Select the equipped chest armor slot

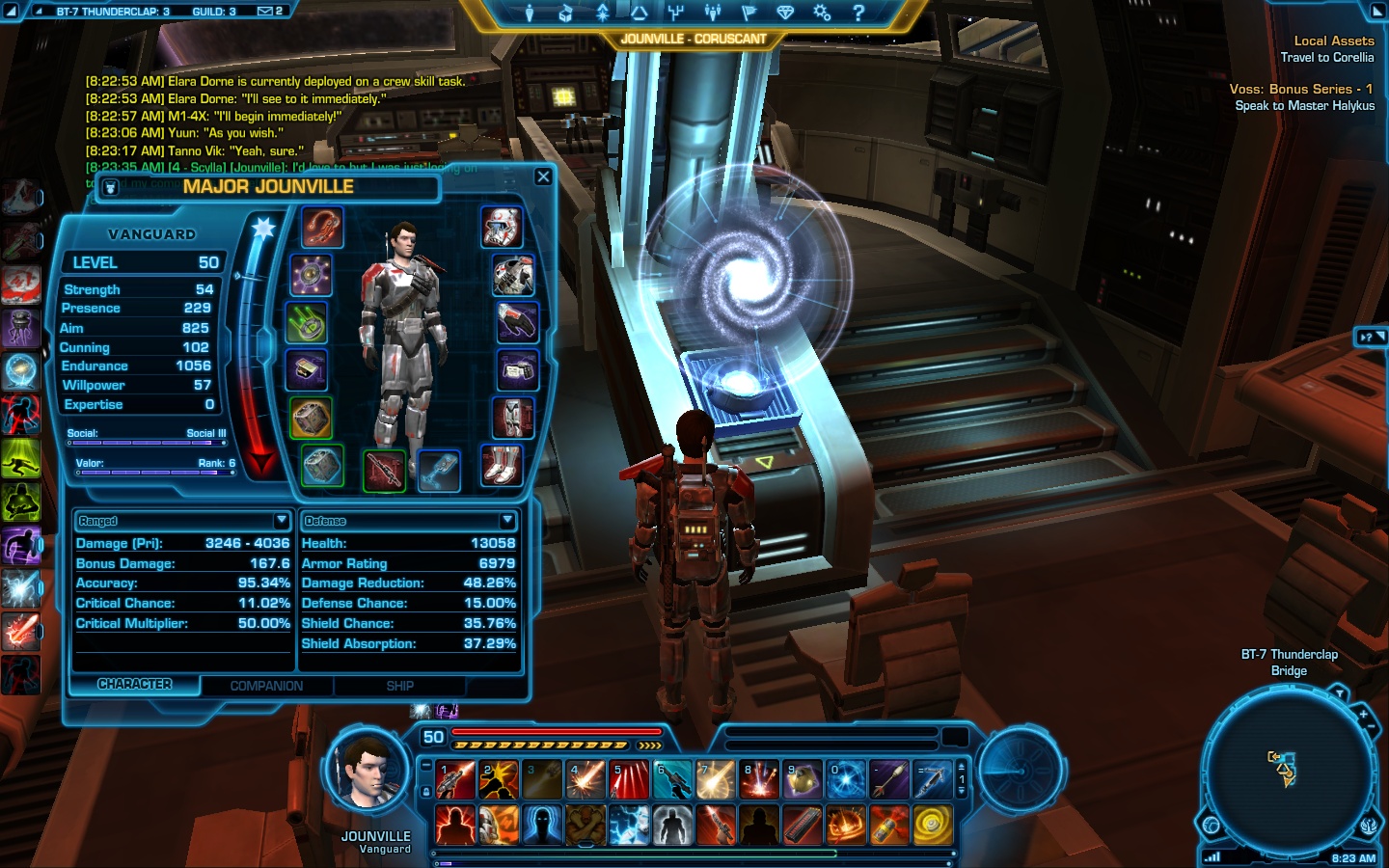coord(513,276)
